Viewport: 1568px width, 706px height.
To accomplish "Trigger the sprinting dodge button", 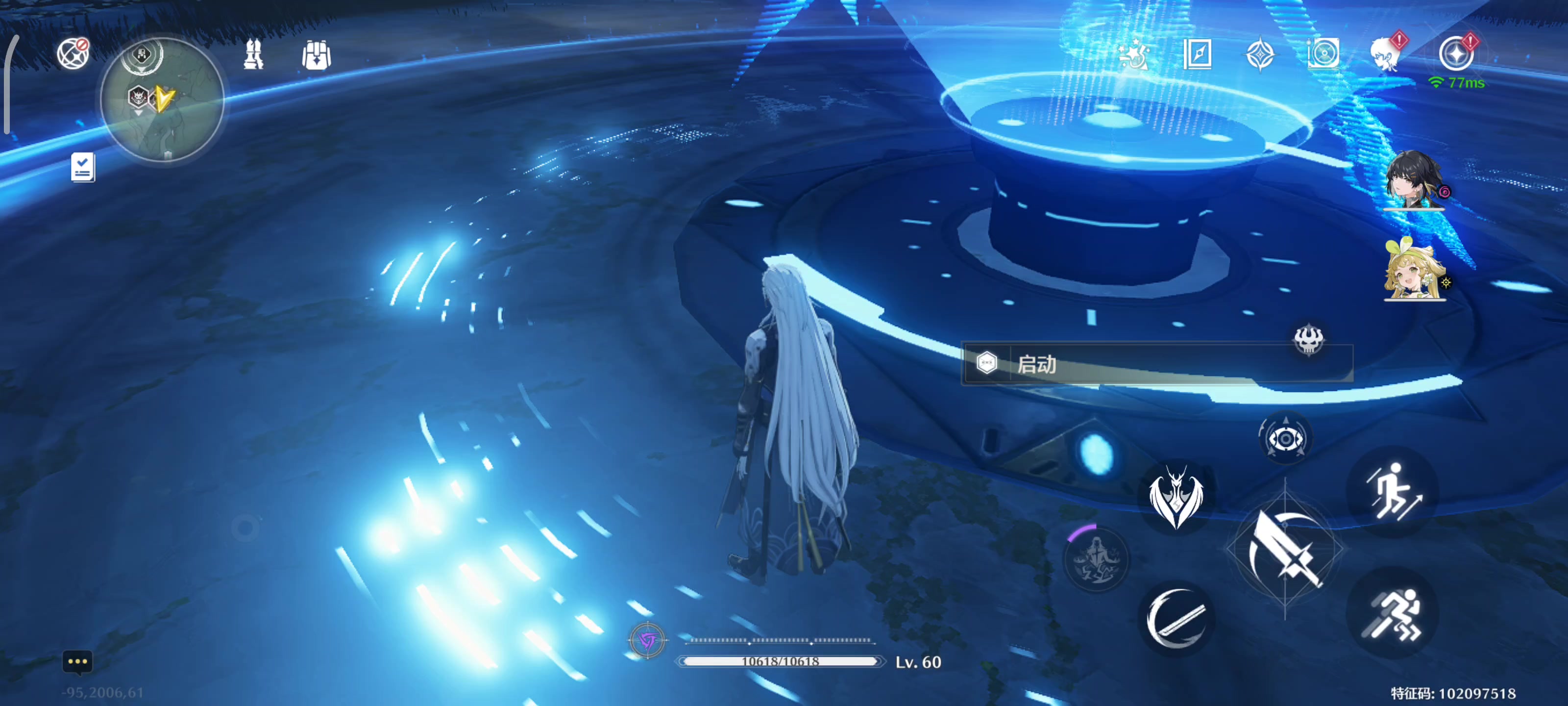I will click(1393, 613).
